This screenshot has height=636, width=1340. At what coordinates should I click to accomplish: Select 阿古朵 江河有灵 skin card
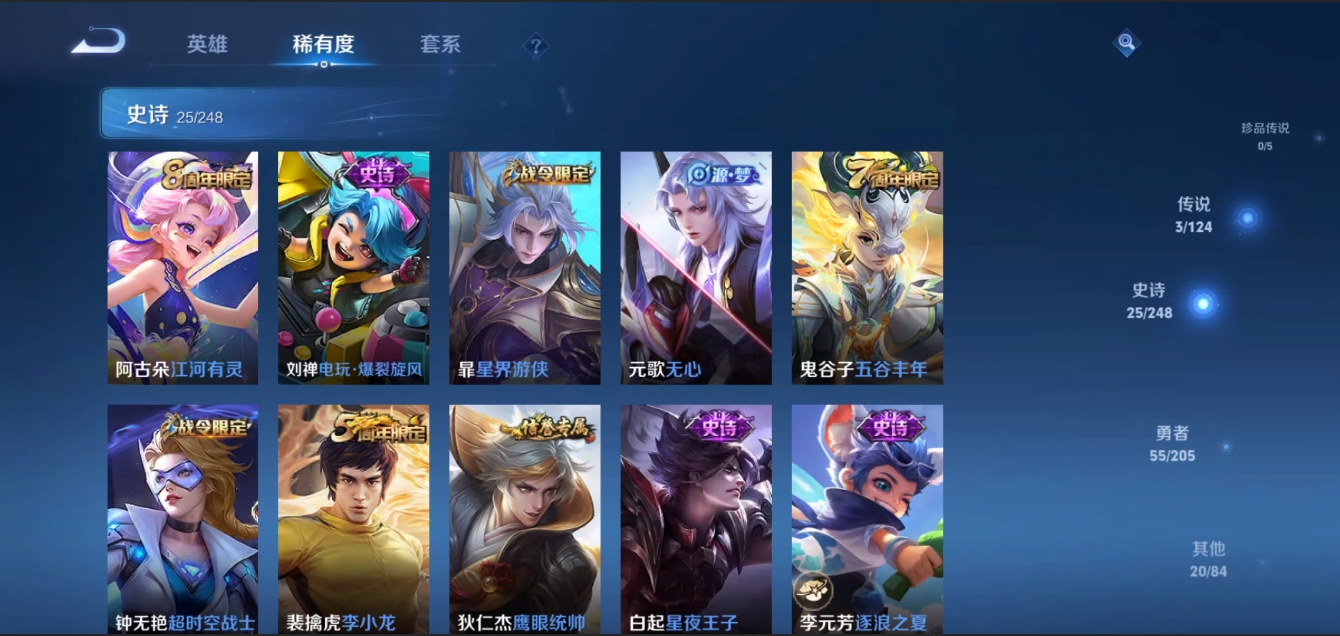(183, 267)
